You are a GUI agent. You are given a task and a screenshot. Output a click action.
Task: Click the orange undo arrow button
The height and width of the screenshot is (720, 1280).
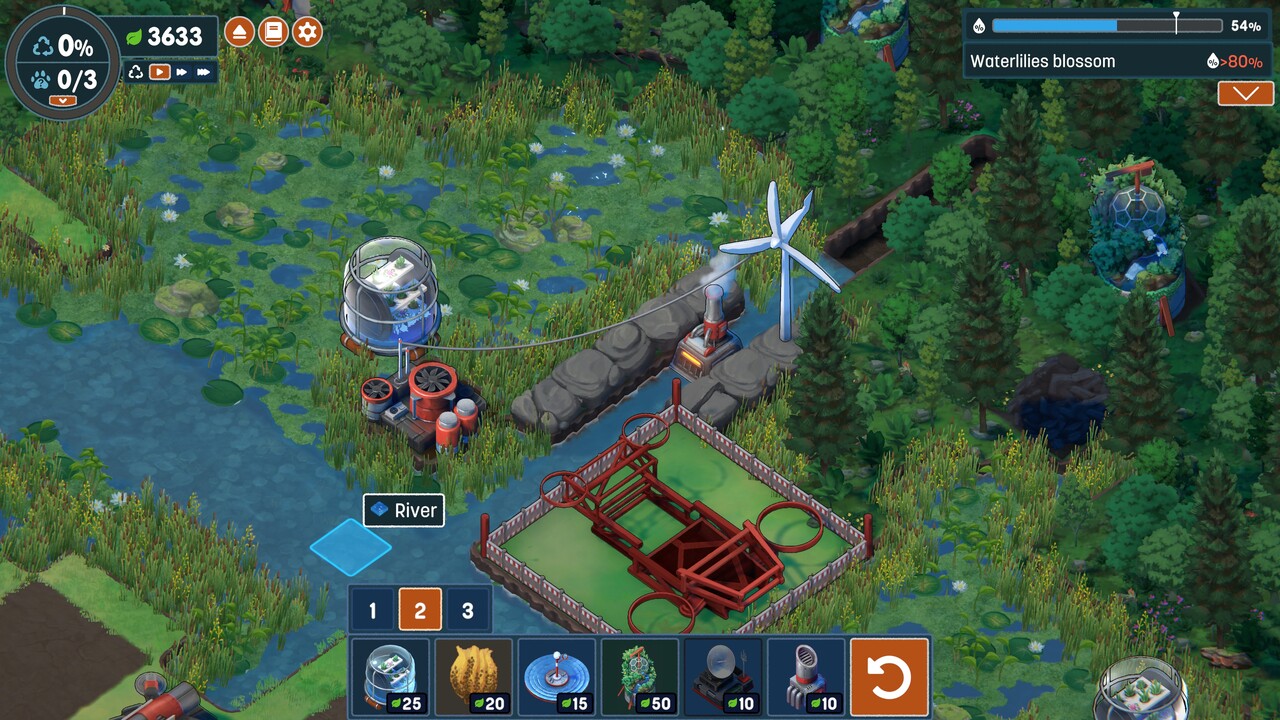pyautogui.click(x=889, y=678)
